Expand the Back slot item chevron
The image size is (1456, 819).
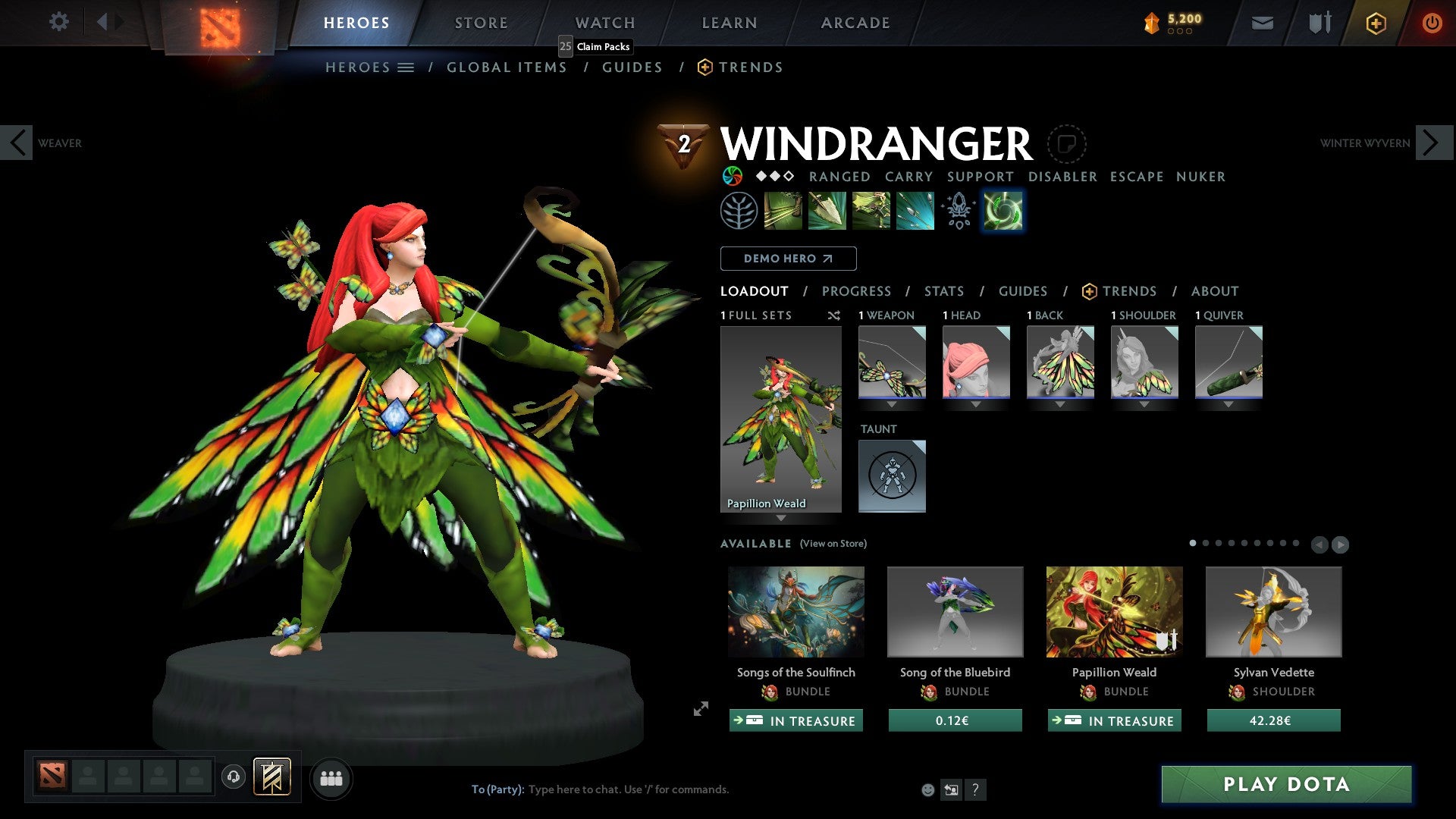coord(1060,404)
